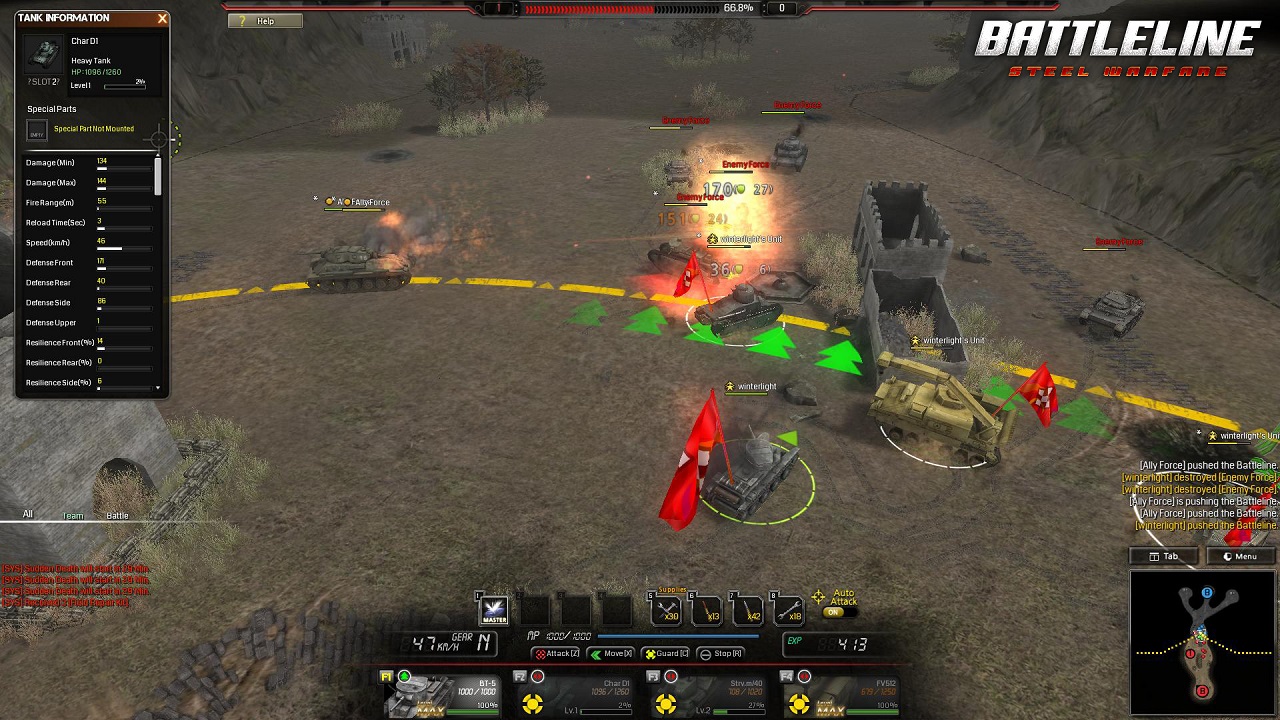The width and height of the screenshot is (1280, 720).
Task: Open the Tab scoreboard button
Action: pyautogui.click(x=1164, y=556)
